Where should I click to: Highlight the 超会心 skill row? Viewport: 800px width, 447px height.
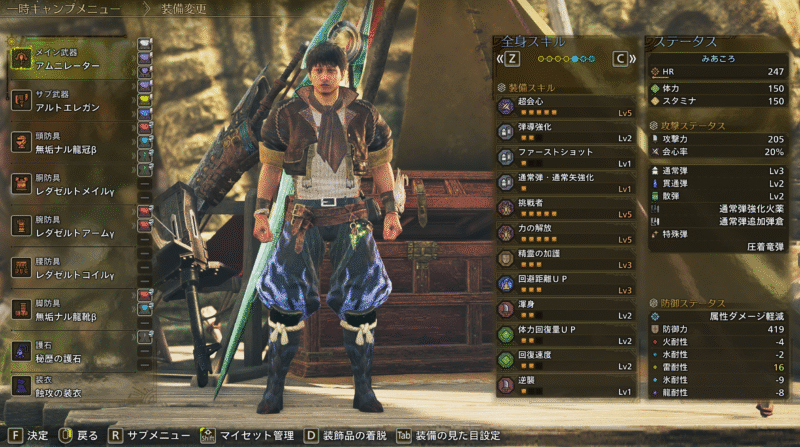[565, 106]
